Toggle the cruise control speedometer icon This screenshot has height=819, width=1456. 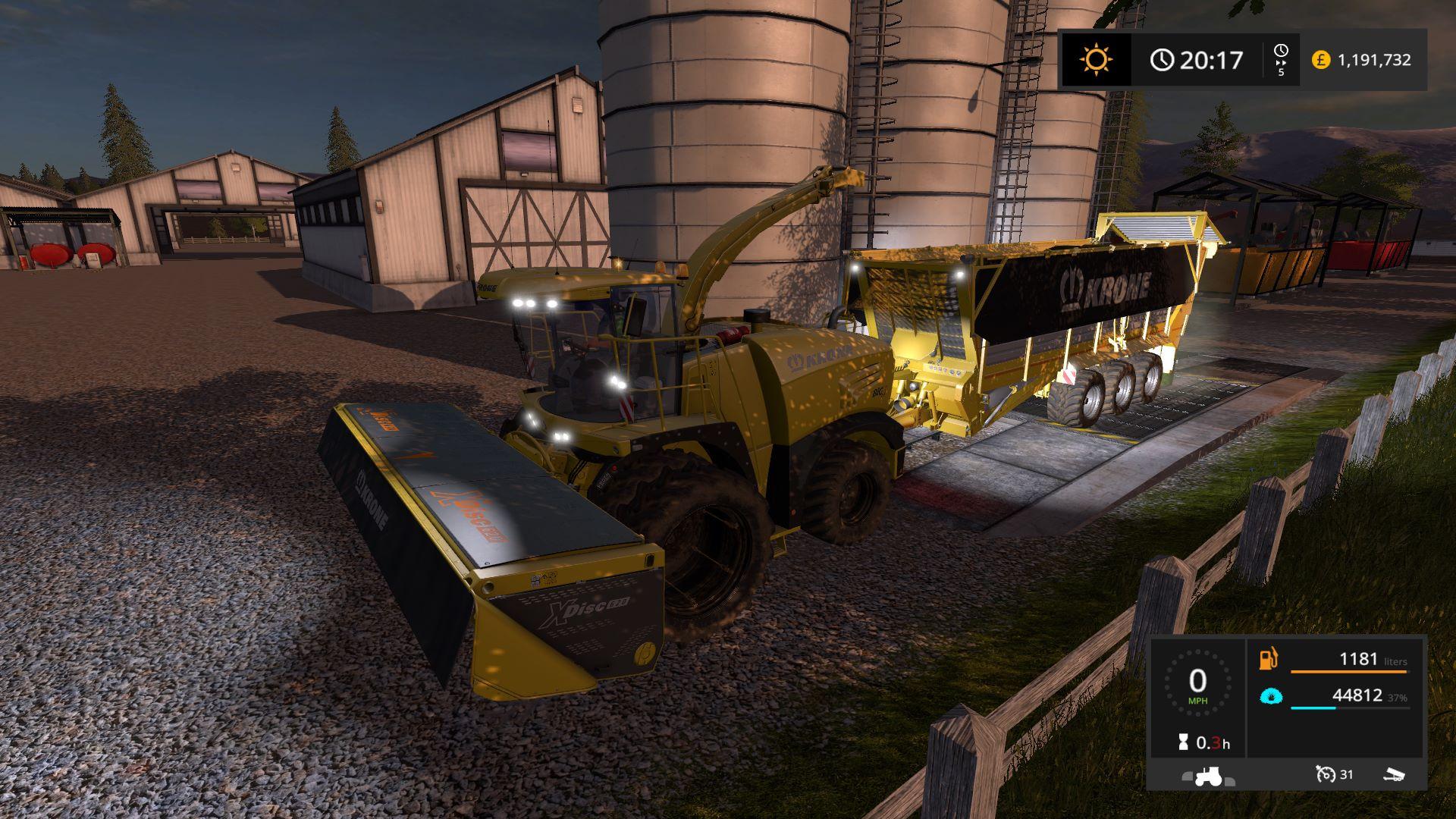[1326, 774]
